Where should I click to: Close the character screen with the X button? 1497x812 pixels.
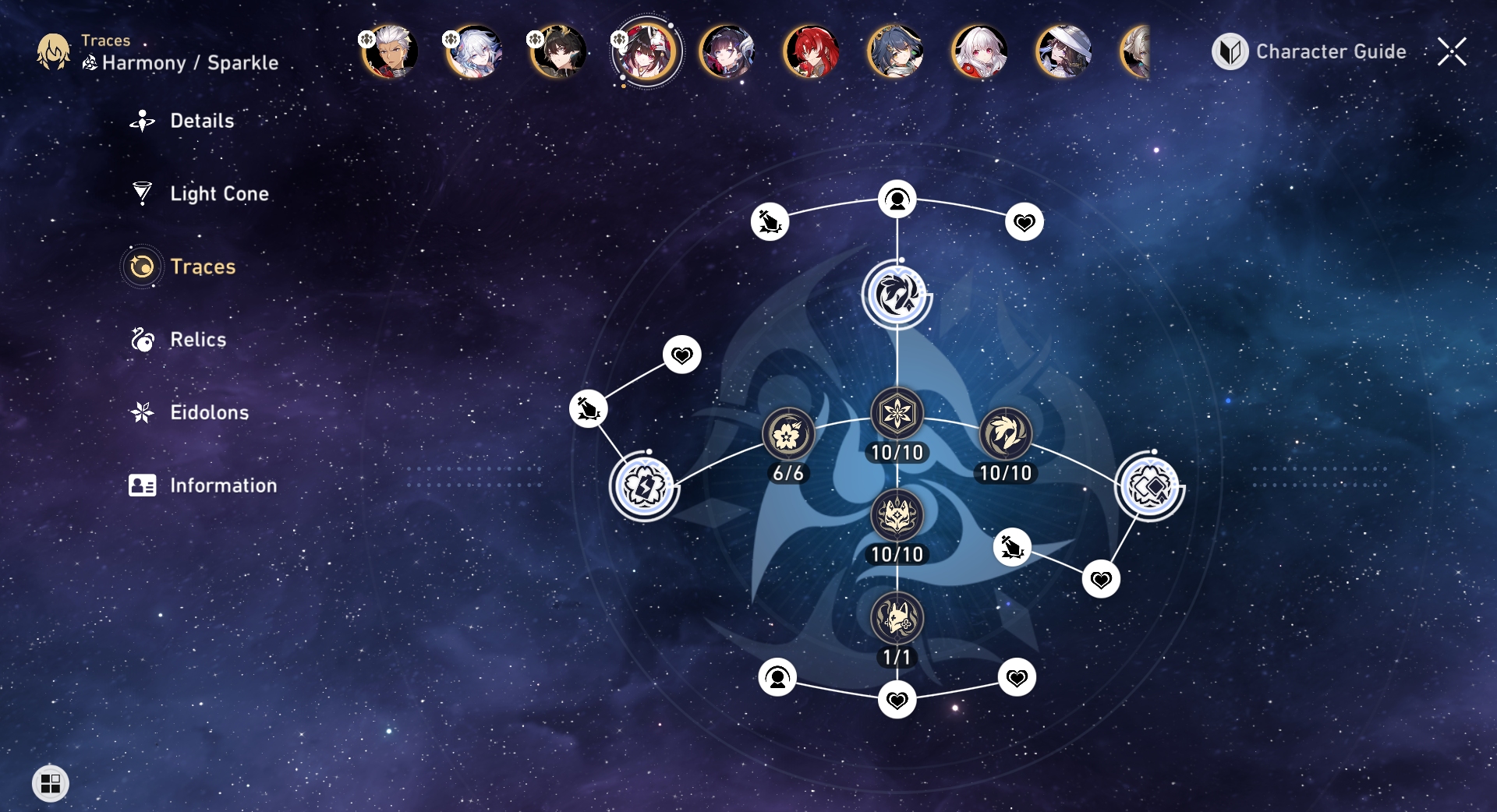pyautogui.click(x=1452, y=51)
